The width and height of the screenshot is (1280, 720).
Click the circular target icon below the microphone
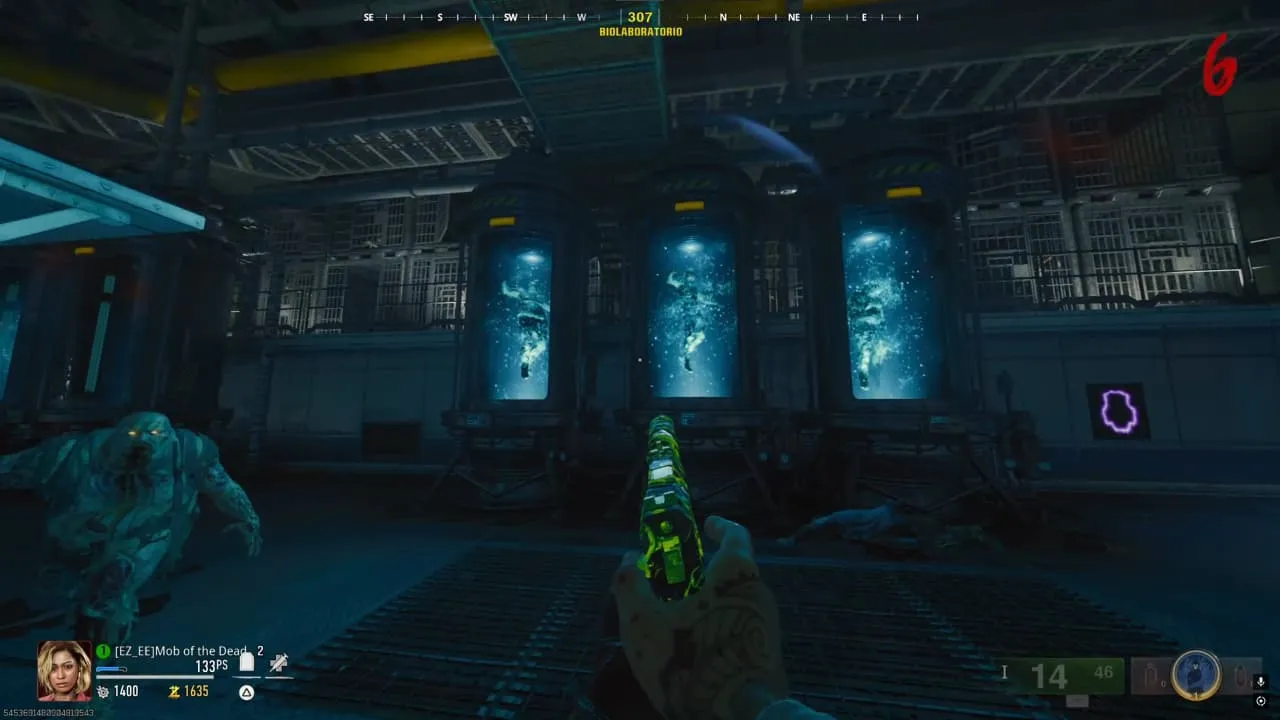point(1260,701)
